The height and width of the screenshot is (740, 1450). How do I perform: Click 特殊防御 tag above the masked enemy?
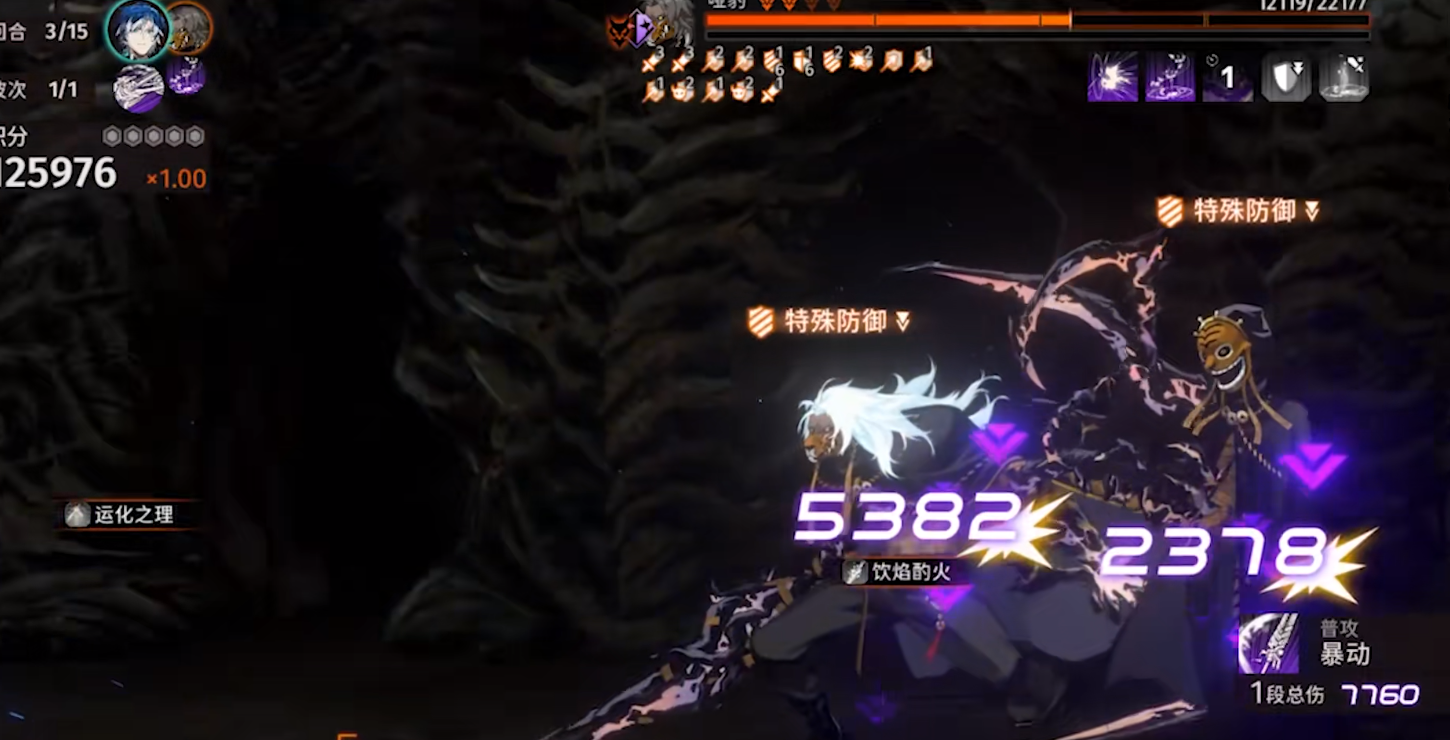click(x=1238, y=211)
